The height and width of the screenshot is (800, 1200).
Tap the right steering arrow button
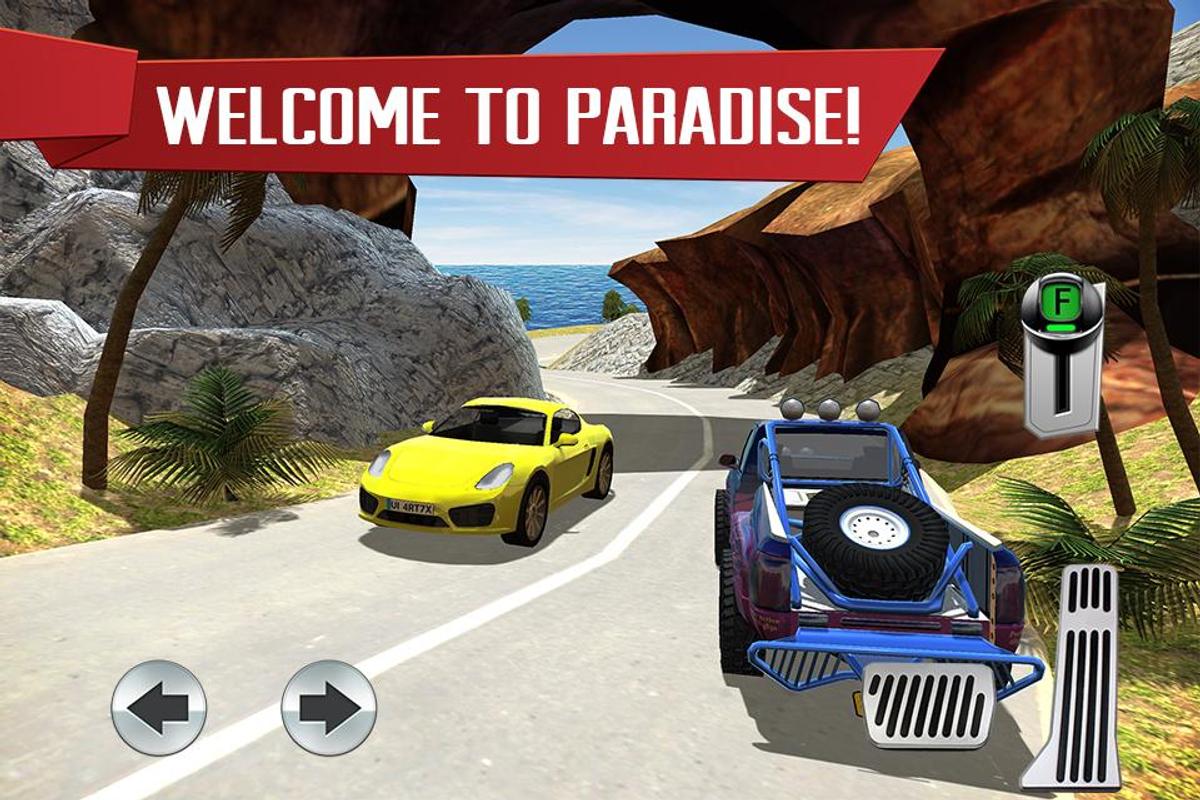pos(329,707)
